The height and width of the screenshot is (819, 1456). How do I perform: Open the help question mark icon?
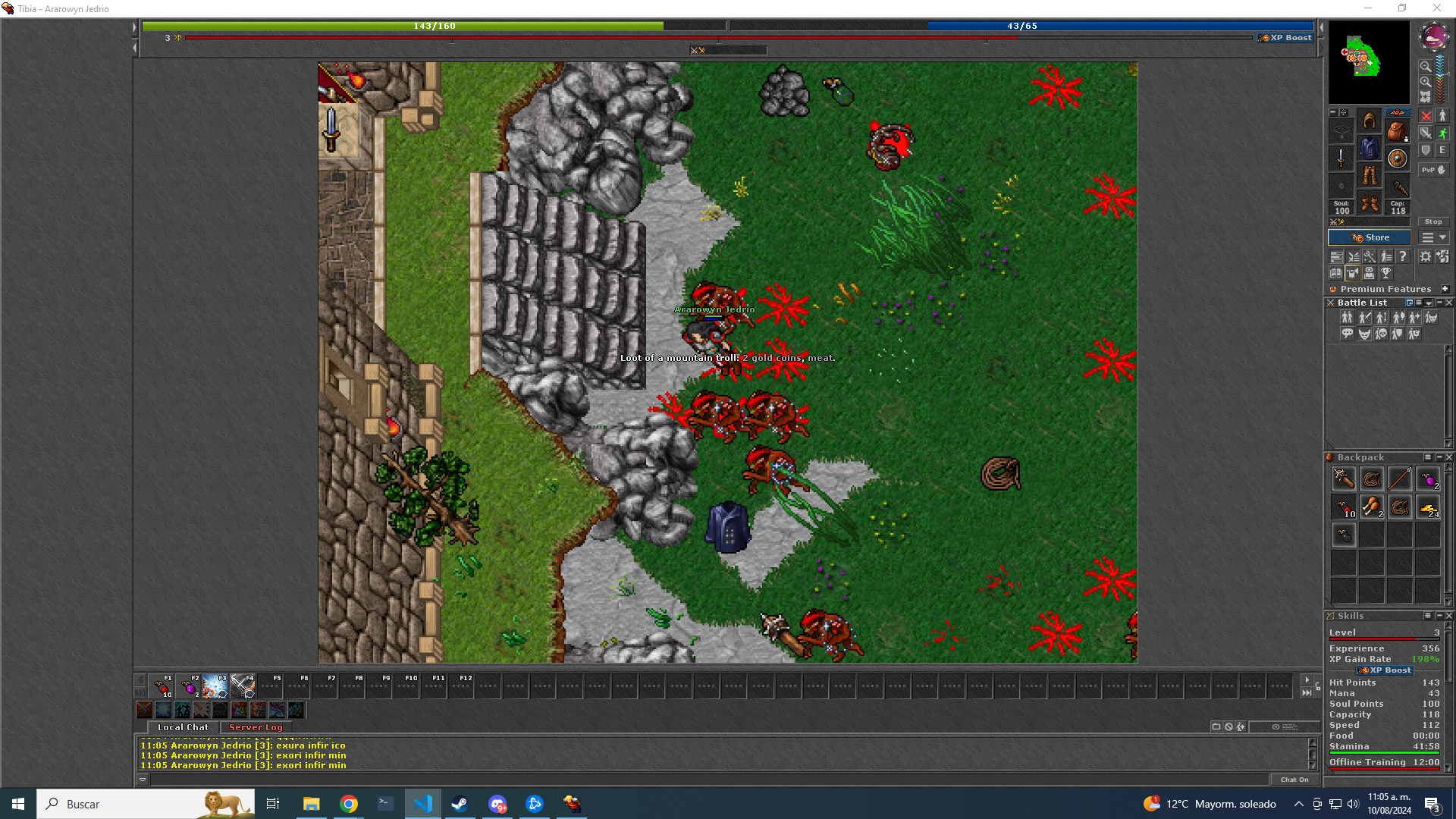coord(1403,256)
